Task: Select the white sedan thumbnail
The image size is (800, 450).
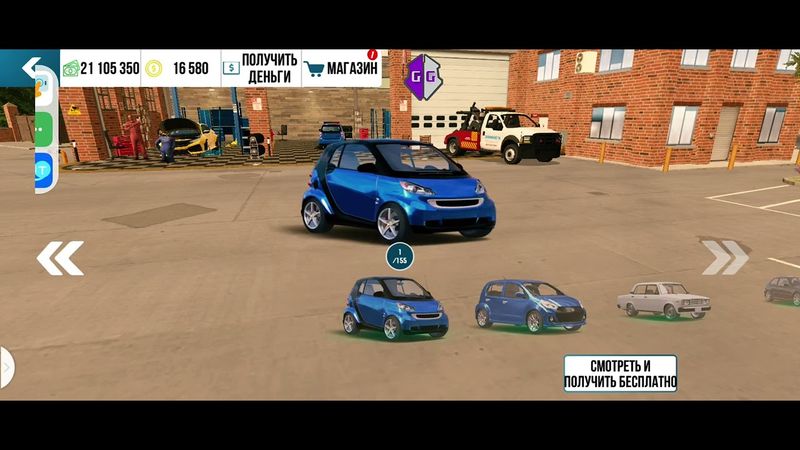Action: coord(662,299)
